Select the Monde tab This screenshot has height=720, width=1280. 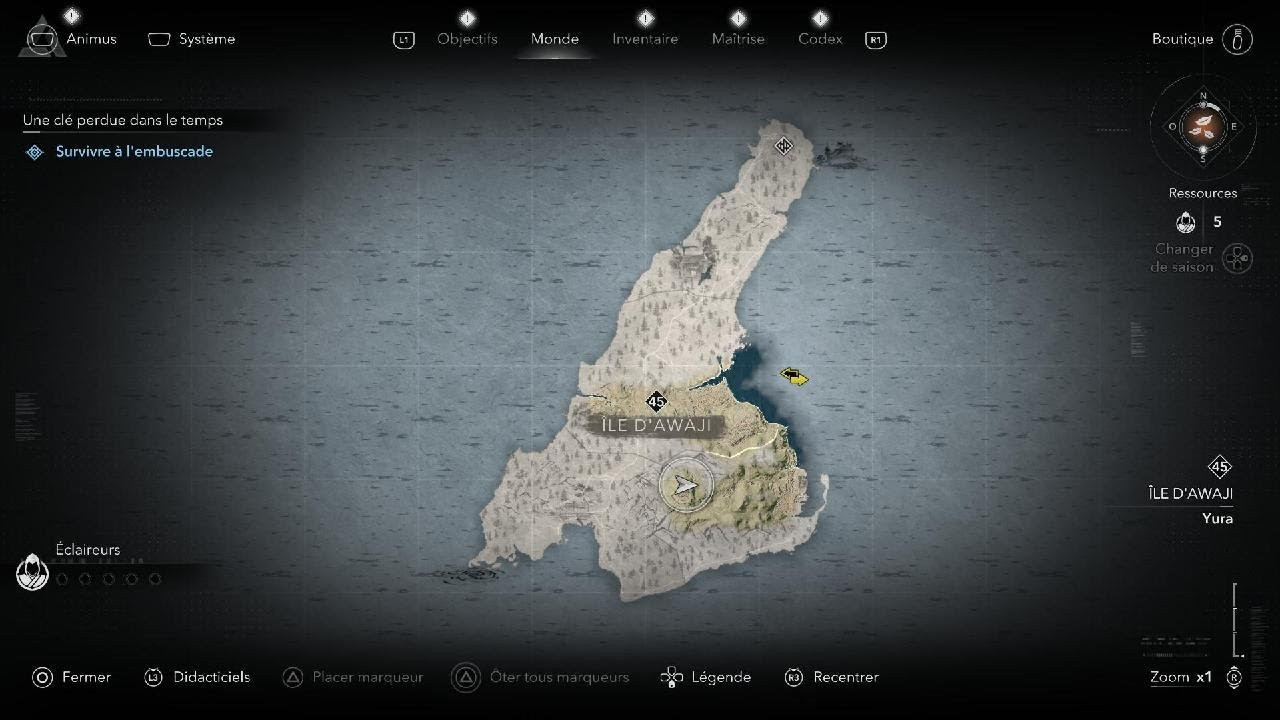pos(554,39)
